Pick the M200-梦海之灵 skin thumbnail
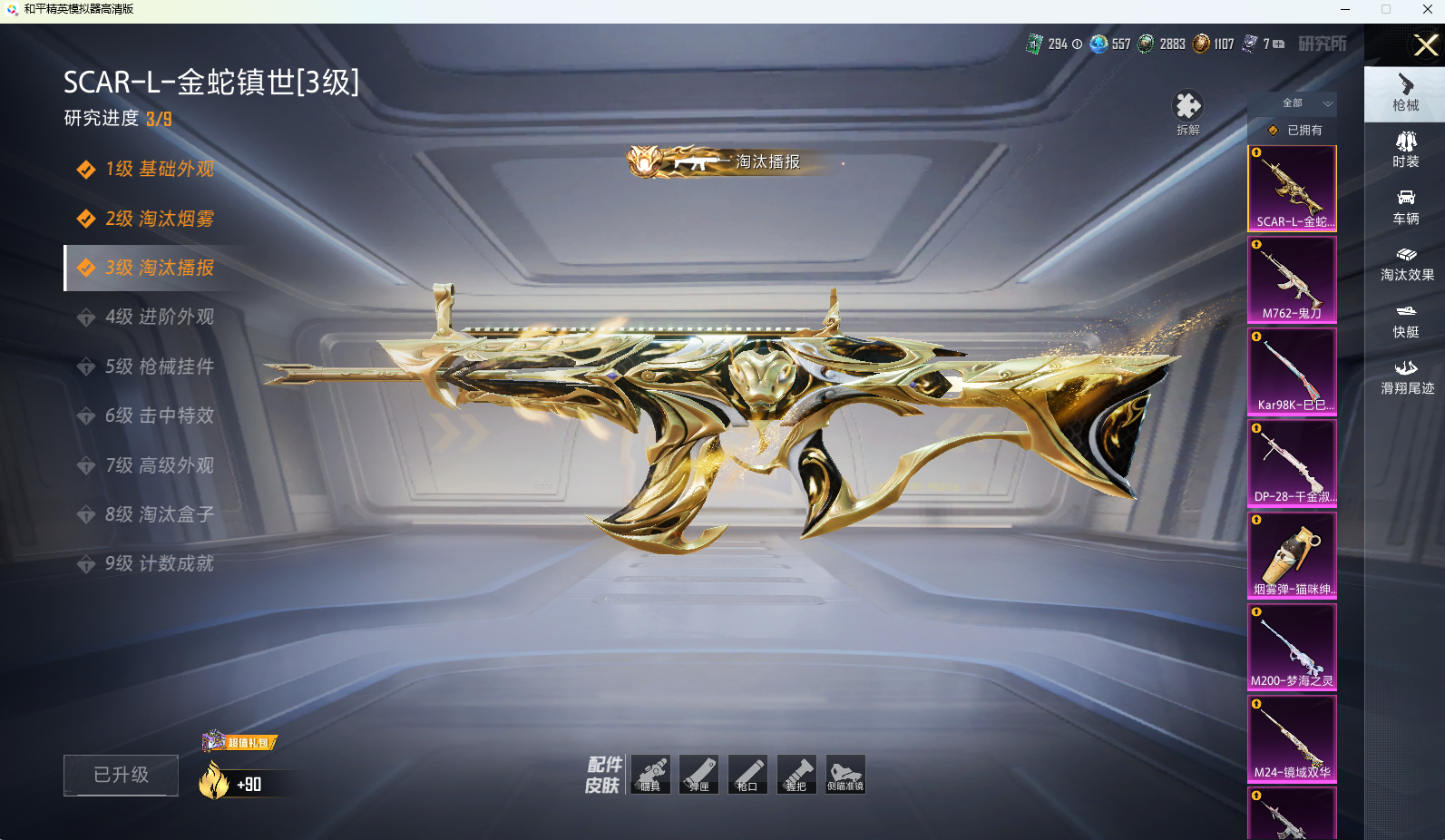 coord(1292,647)
